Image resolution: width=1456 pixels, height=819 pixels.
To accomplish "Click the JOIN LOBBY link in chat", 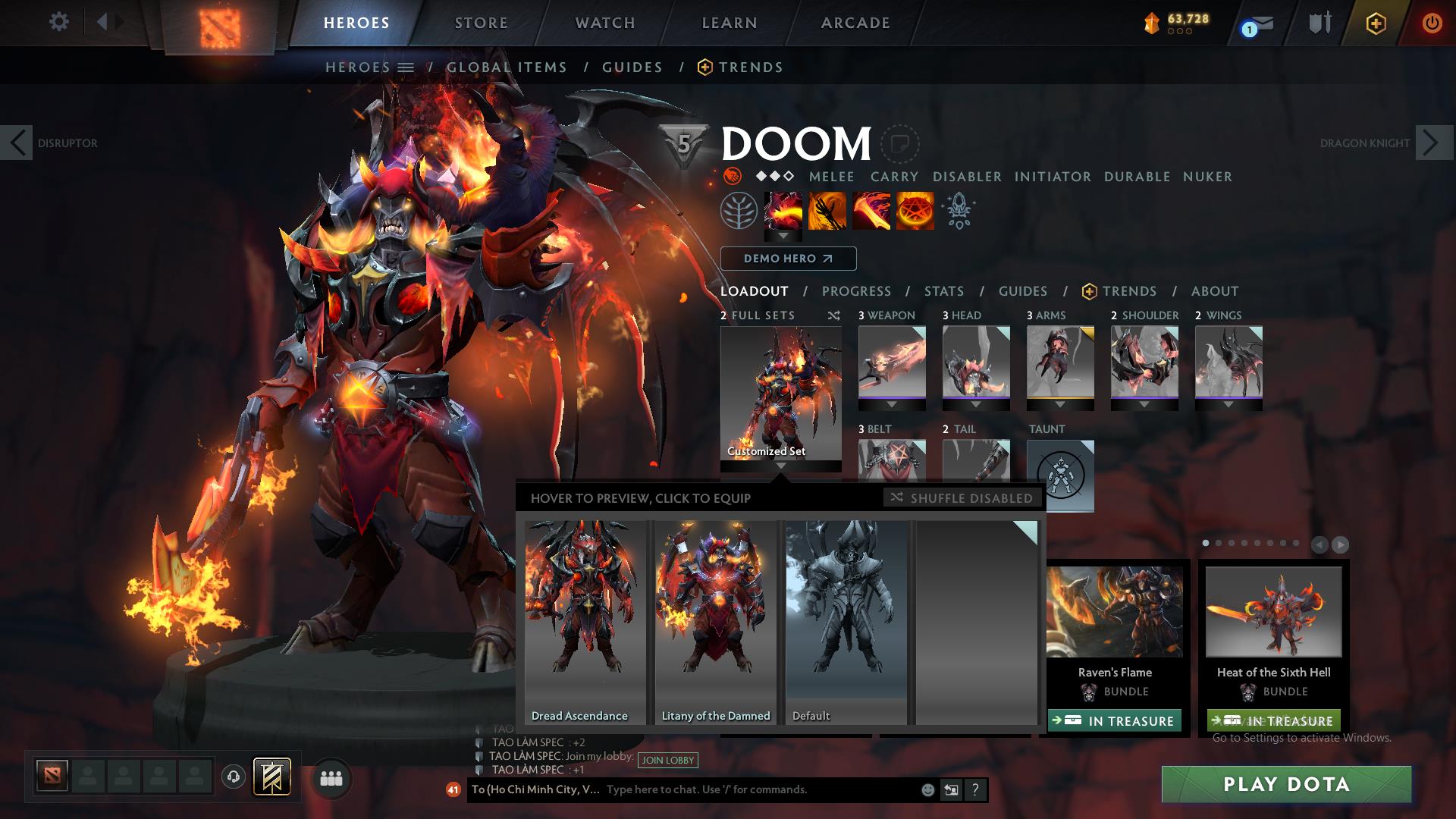I will [x=667, y=761].
